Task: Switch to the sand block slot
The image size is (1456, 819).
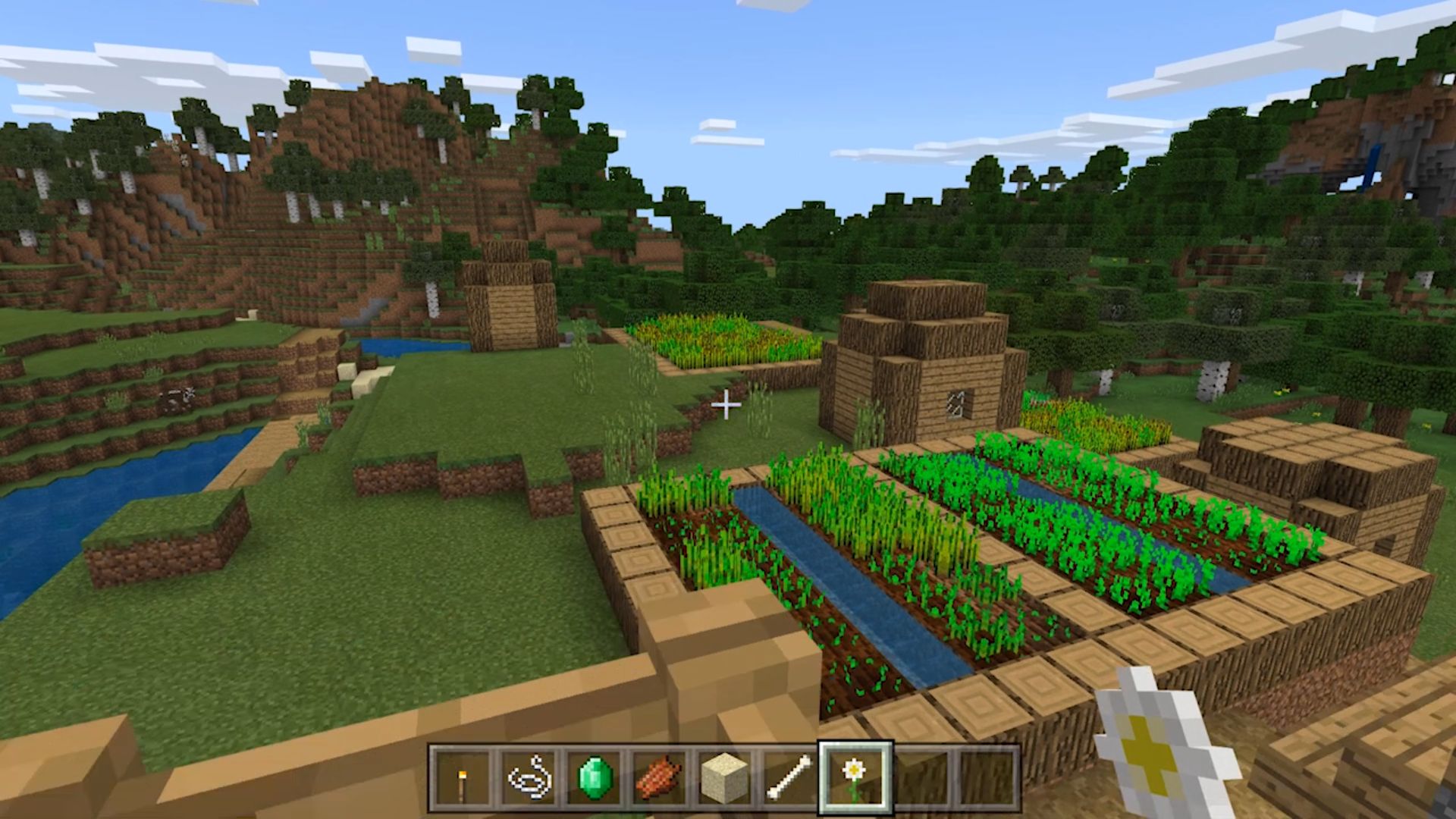Action: pos(724,778)
